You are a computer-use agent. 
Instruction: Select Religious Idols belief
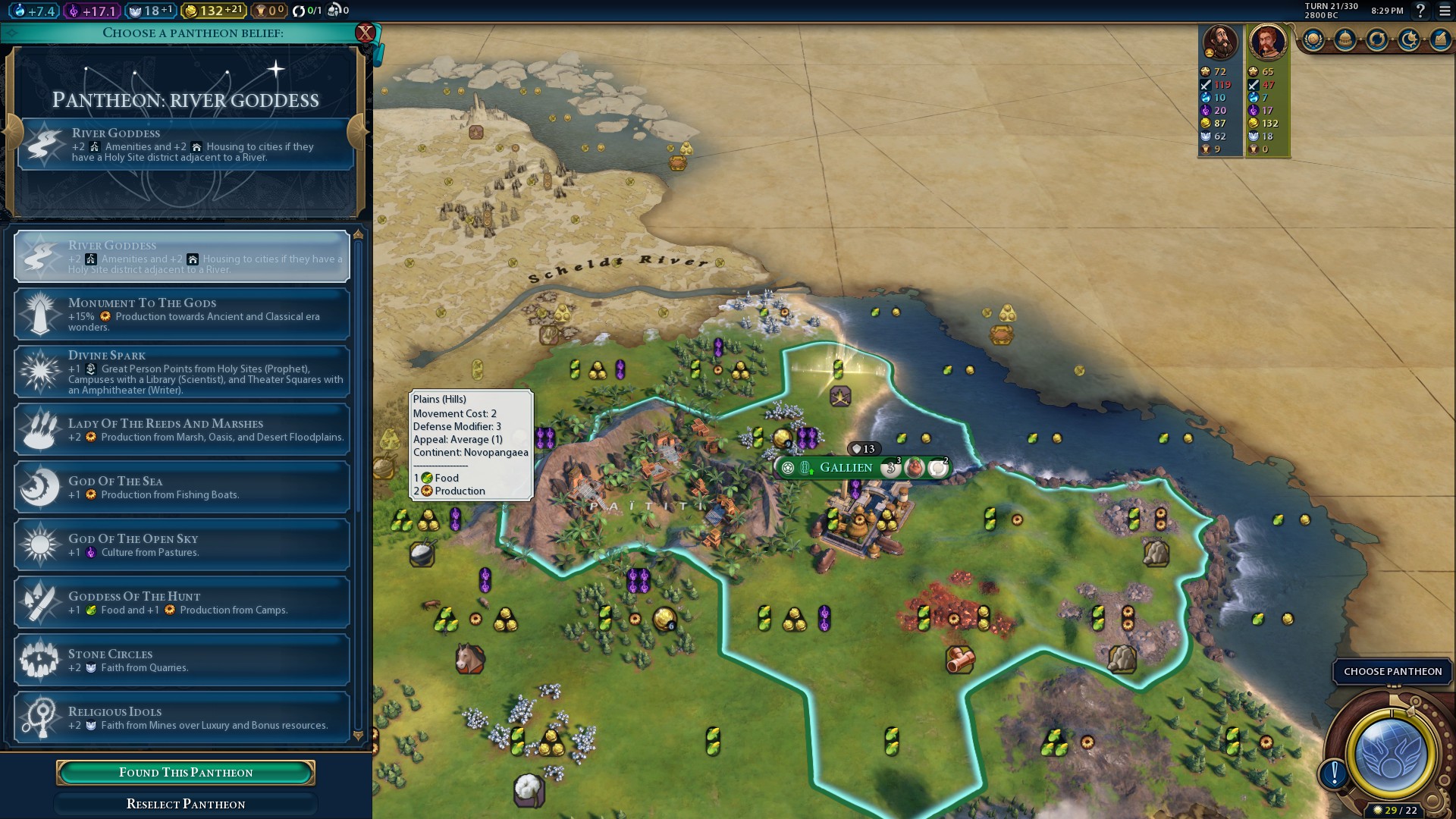[x=182, y=717]
